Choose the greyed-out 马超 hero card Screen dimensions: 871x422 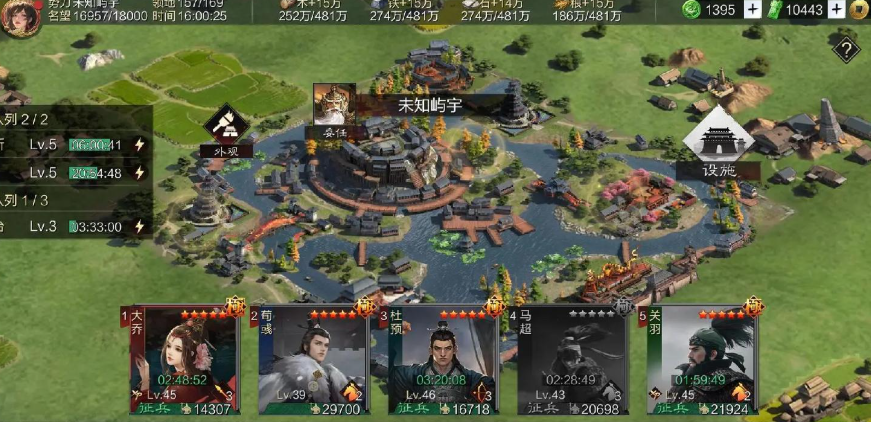[x=571, y=361]
